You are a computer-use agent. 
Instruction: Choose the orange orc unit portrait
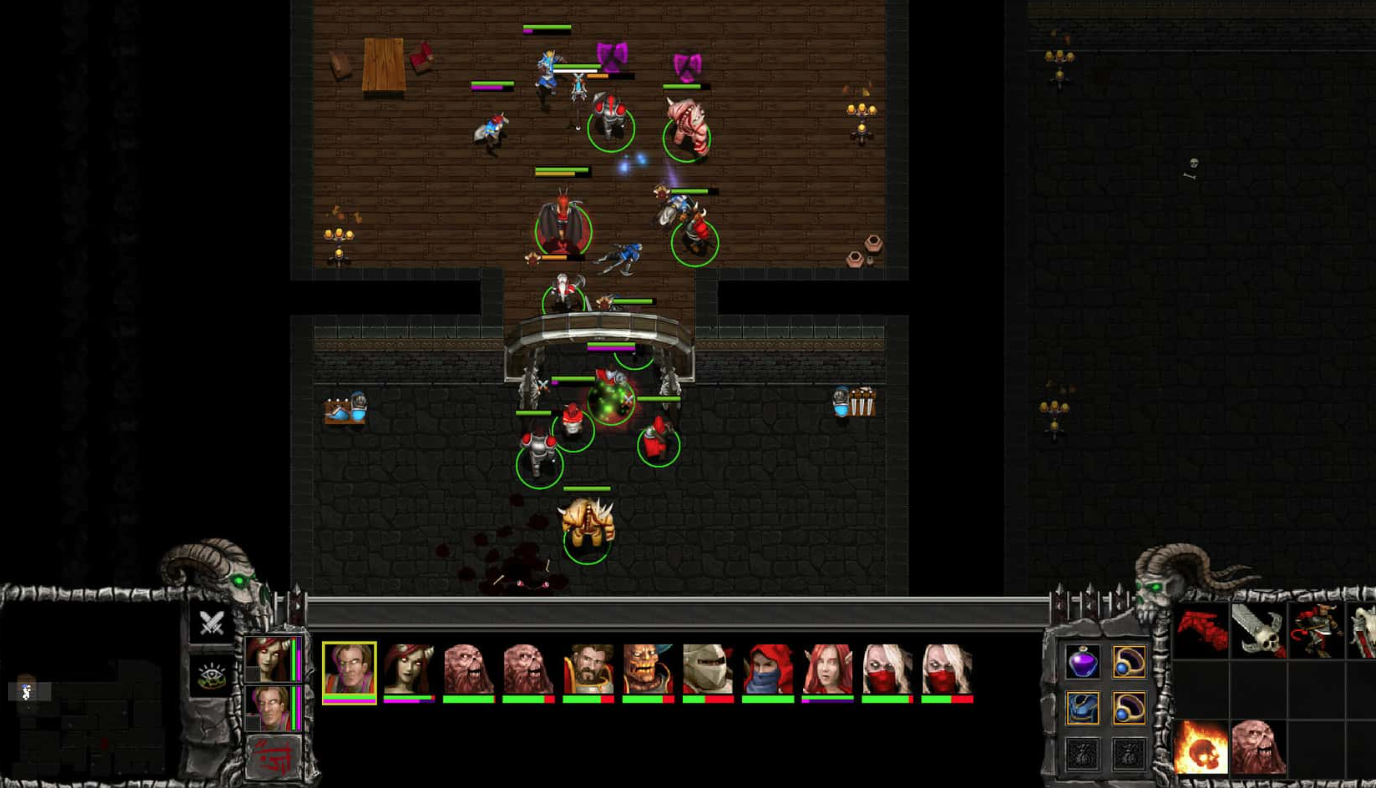648,670
